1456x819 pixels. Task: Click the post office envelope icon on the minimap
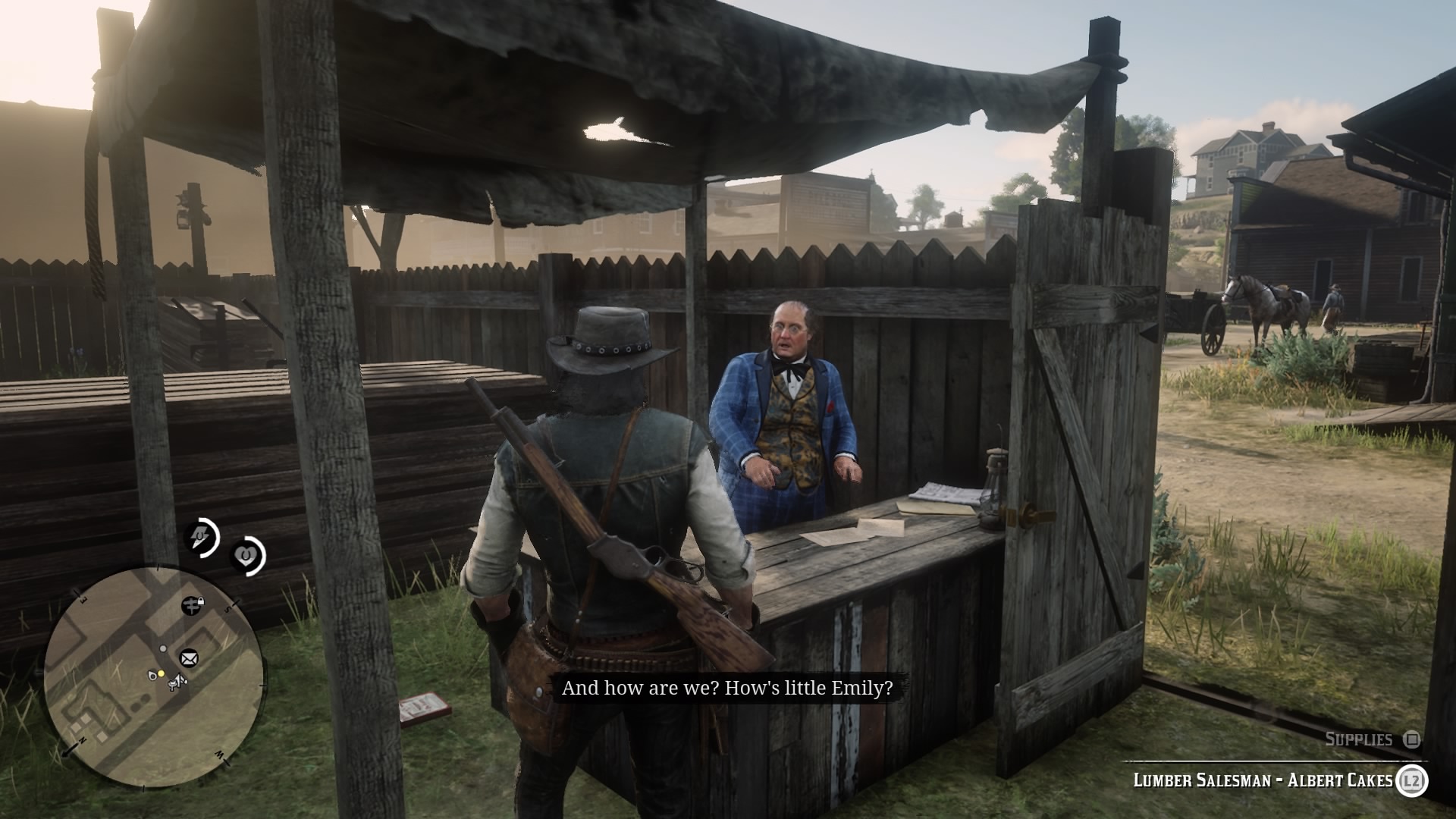pyautogui.click(x=188, y=657)
